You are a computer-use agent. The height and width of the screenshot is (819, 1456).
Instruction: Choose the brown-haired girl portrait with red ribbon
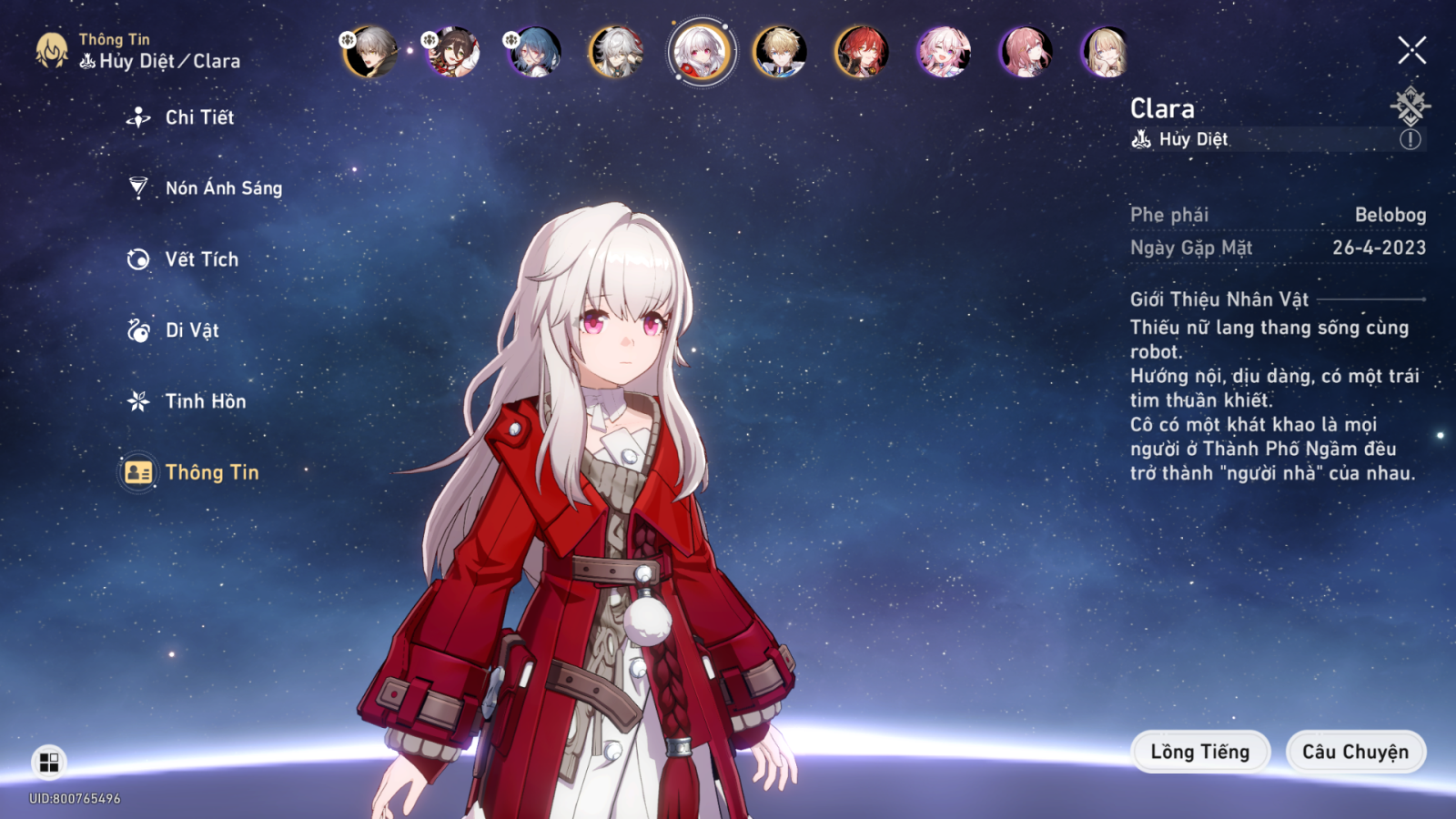(x=452, y=51)
